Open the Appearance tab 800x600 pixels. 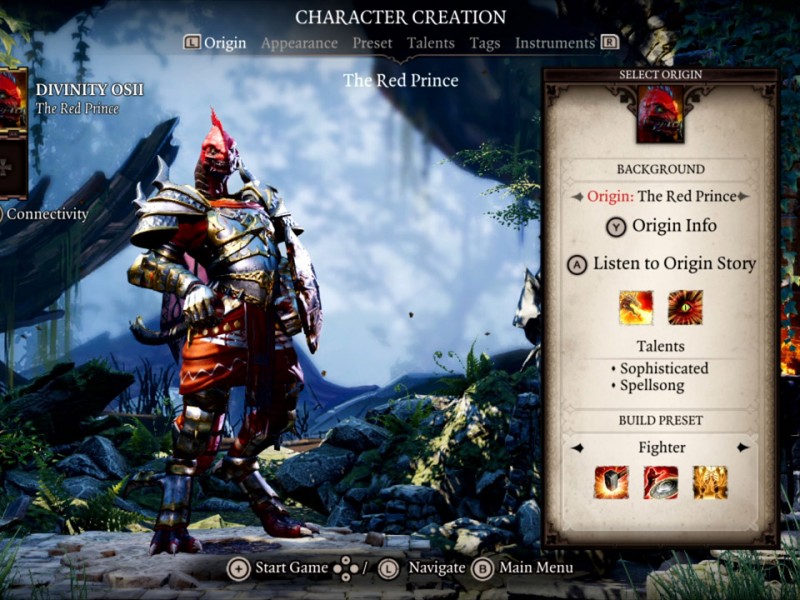(299, 43)
